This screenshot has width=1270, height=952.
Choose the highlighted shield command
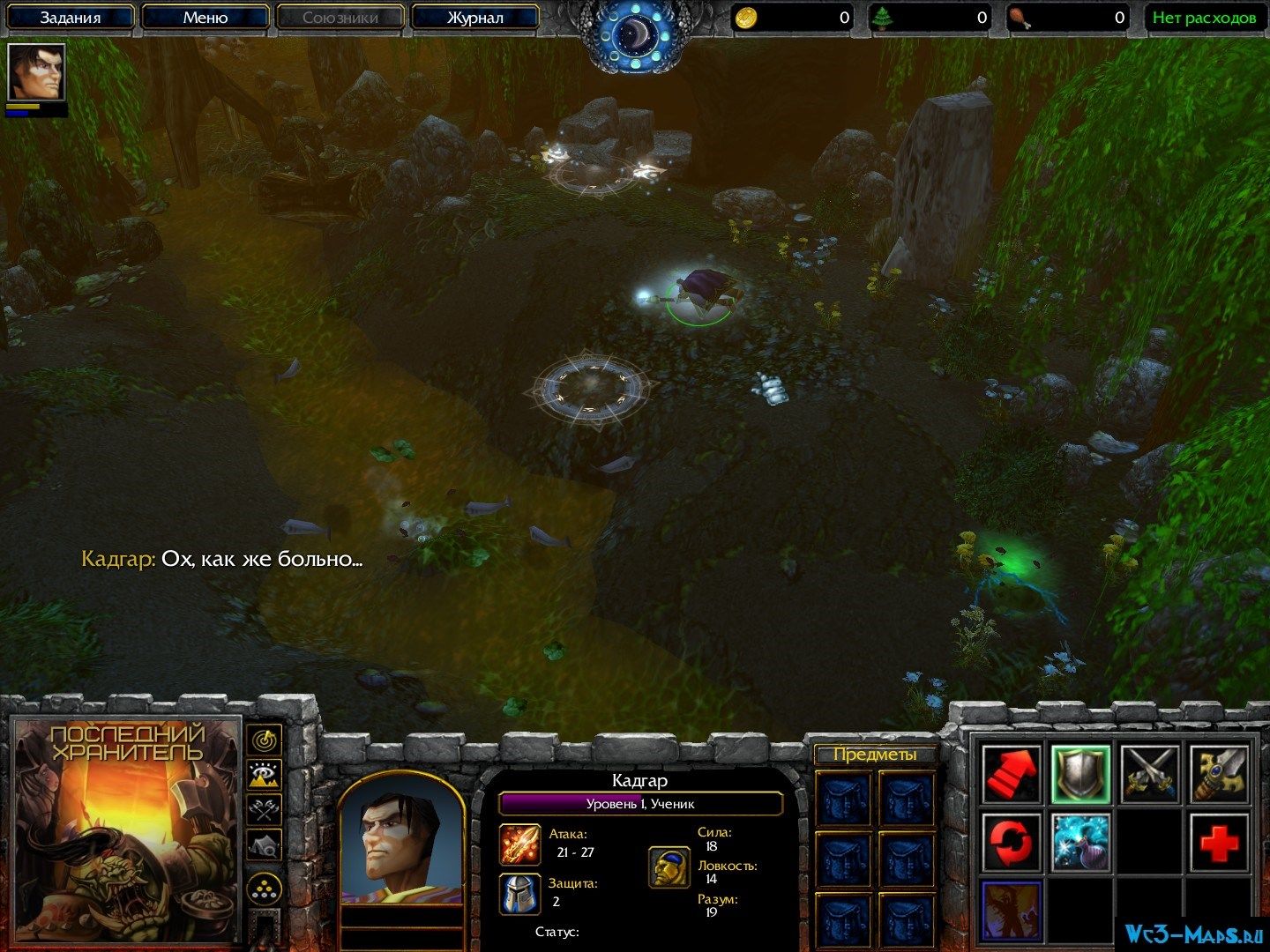1080,774
